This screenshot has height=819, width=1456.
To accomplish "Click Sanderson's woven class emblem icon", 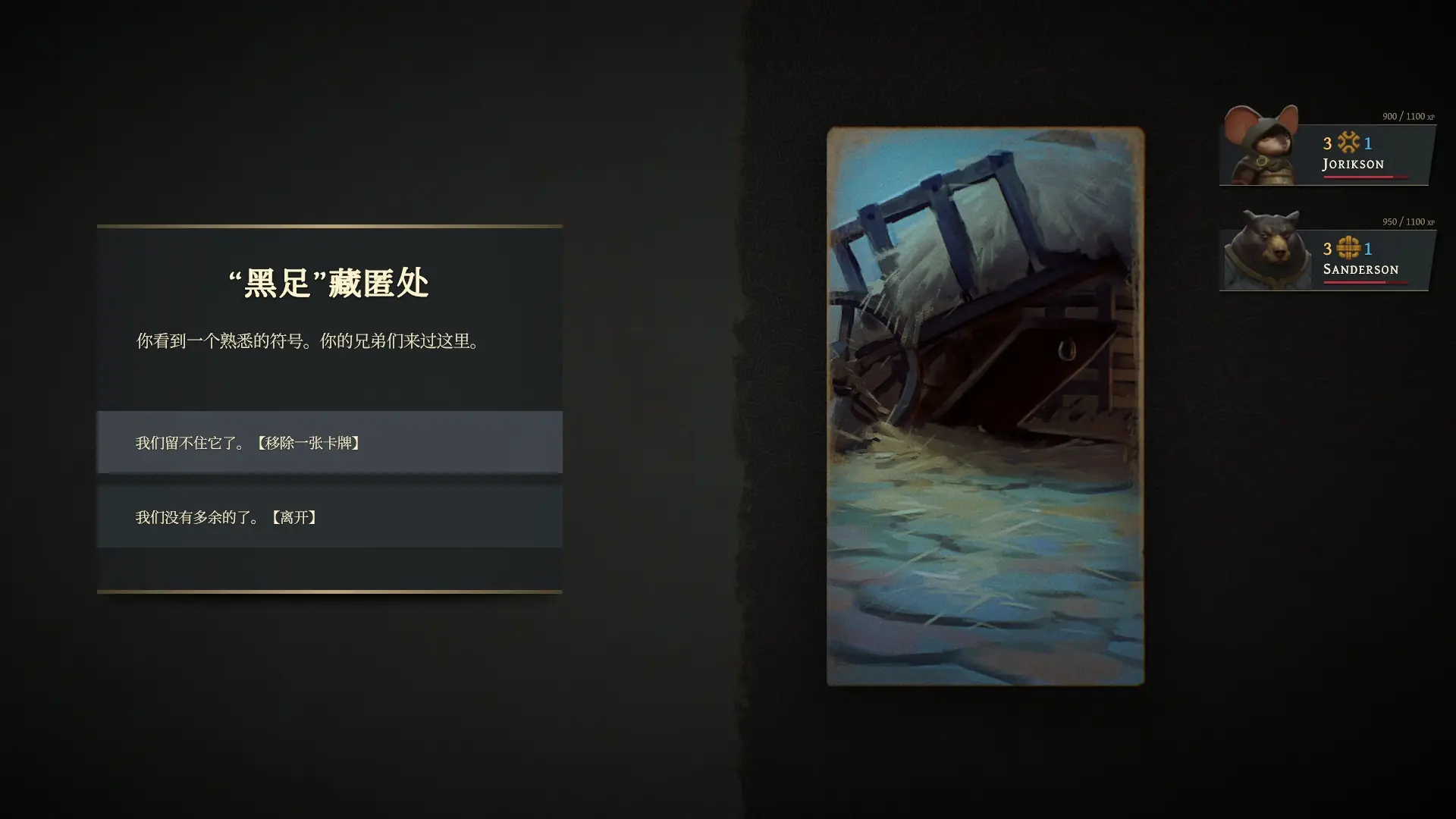I will tap(1348, 248).
